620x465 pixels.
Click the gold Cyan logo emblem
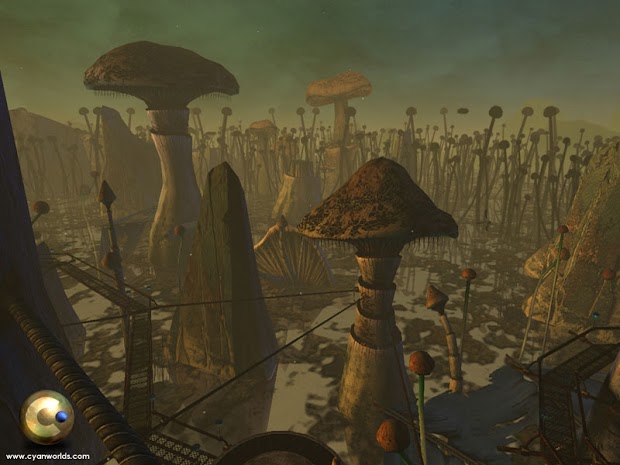click(x=48, y=417)
